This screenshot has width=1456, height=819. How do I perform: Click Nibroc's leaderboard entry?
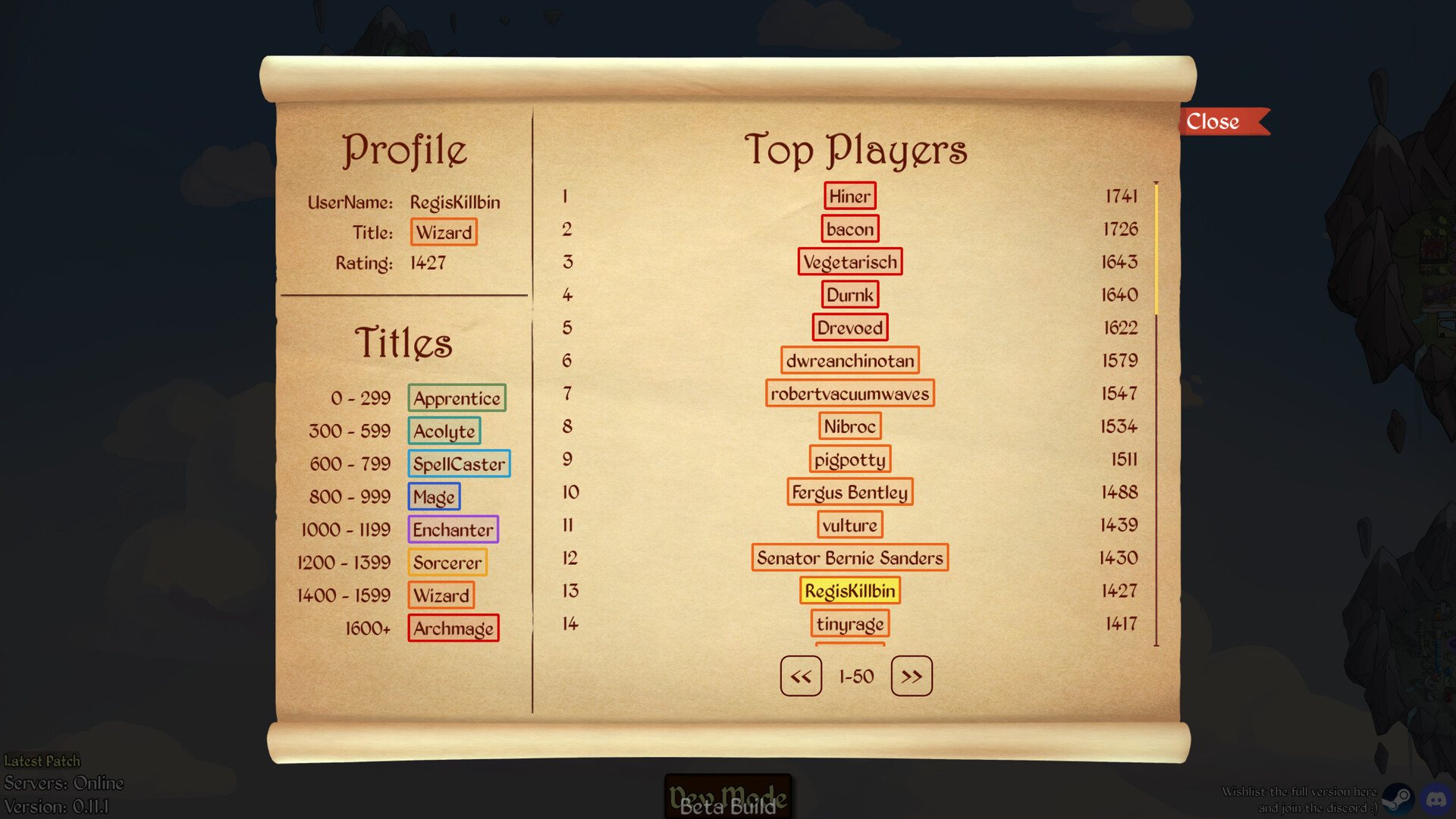pos(849,426)
